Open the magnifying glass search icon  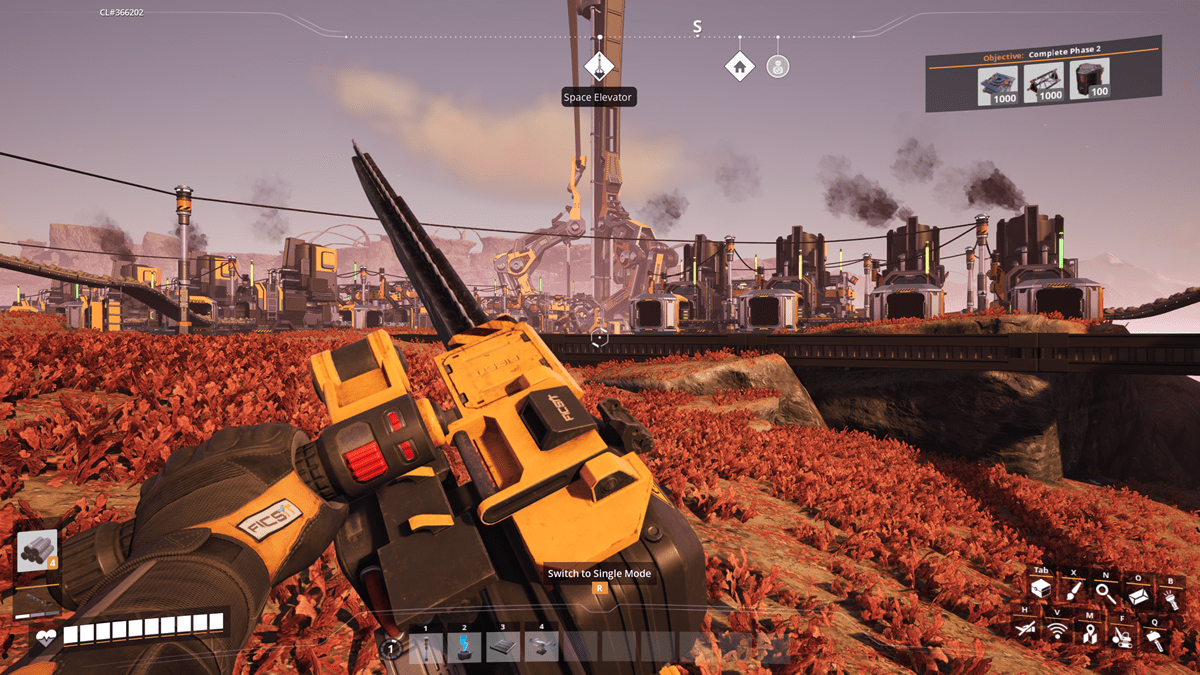coord(1105,591)
